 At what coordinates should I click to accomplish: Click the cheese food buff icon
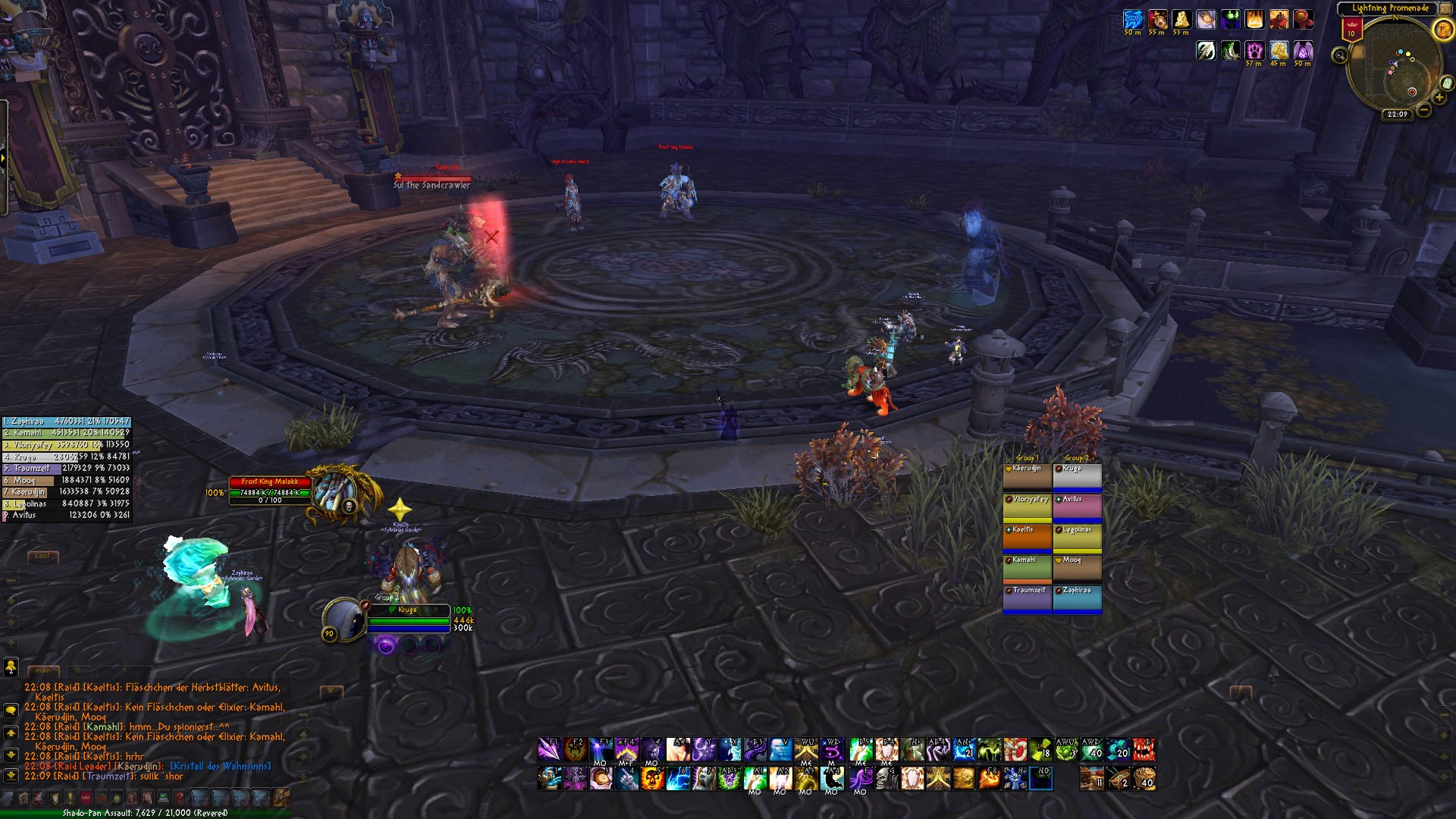coord(1181,20)
